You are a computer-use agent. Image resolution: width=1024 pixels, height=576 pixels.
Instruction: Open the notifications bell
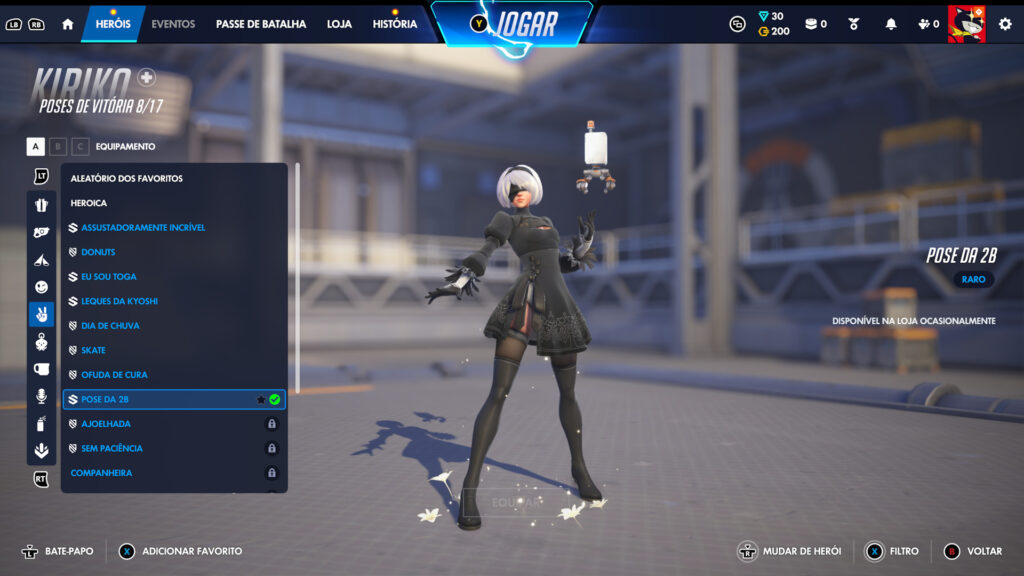pos(891,24)
